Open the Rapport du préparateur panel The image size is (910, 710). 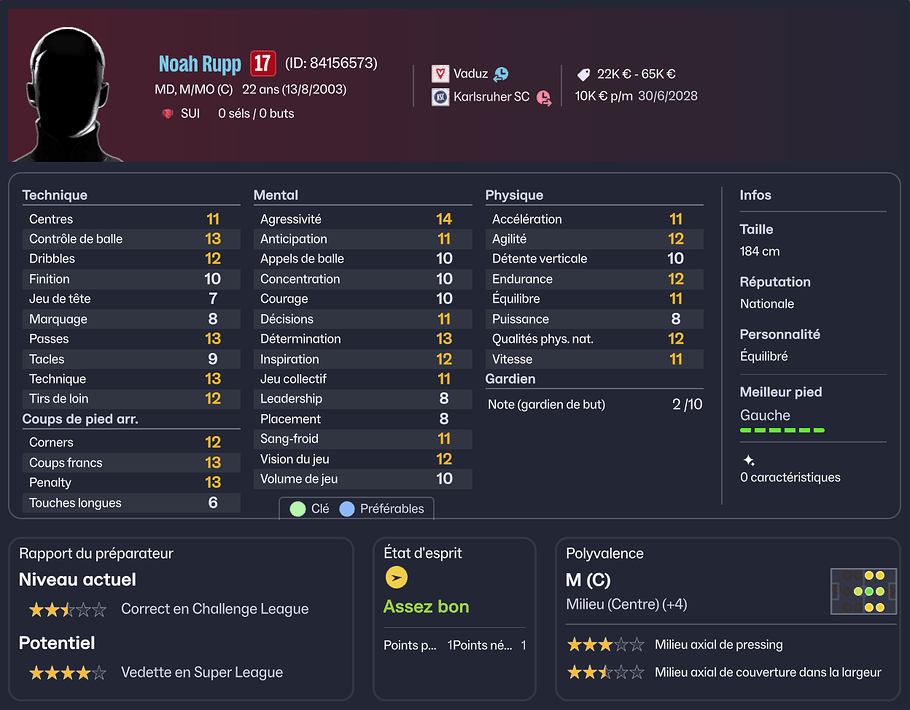pyautogui.click(x=96, y=553)
